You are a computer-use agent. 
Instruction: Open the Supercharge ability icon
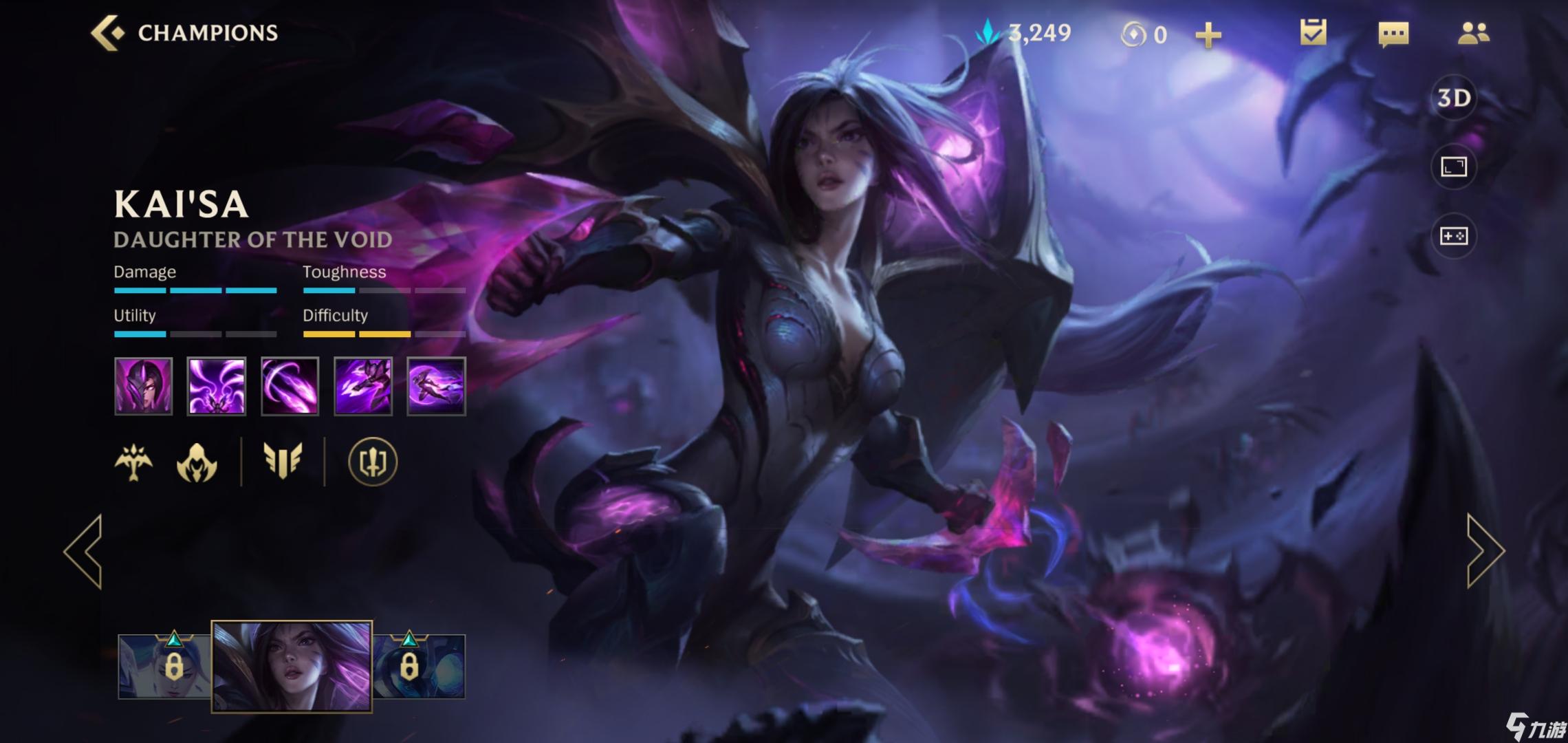[362, 385]
